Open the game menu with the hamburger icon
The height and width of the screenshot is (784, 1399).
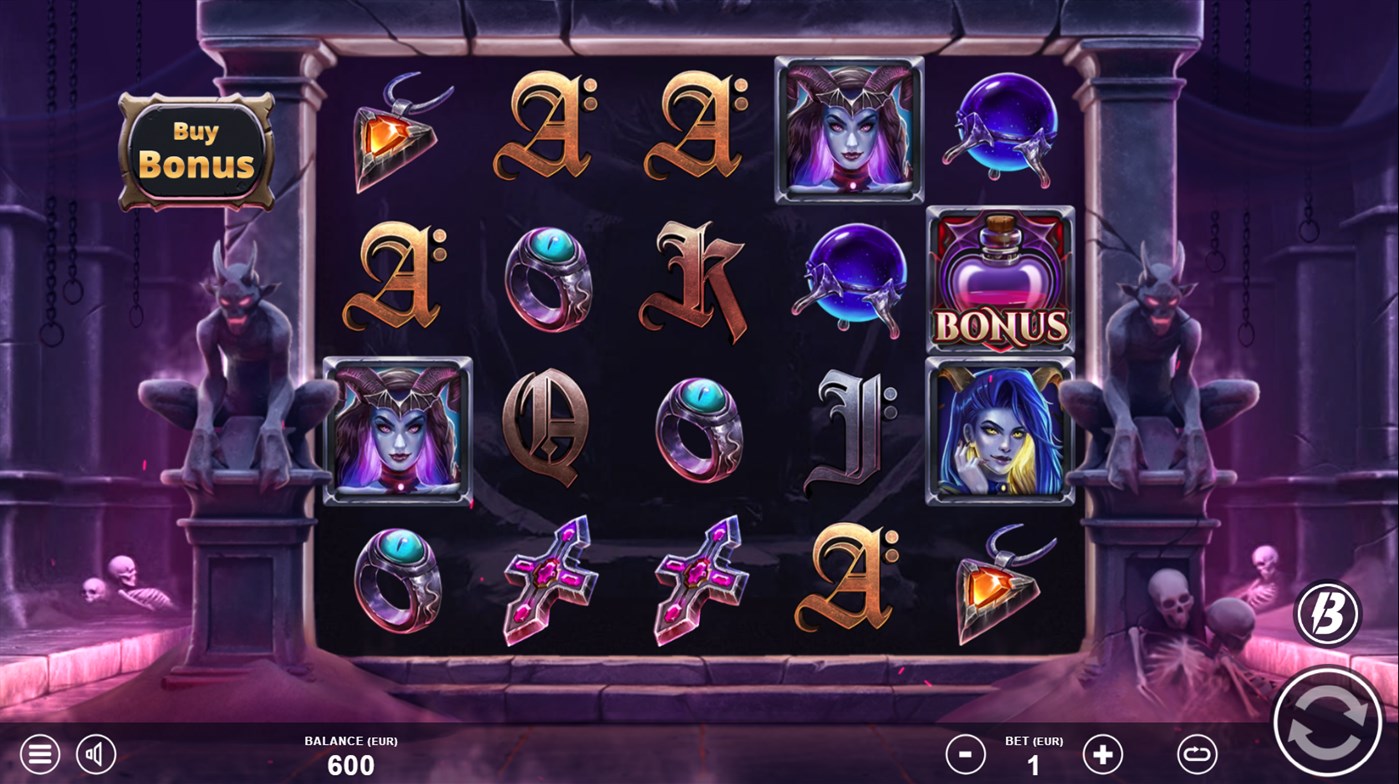click(x=40, y=753)
